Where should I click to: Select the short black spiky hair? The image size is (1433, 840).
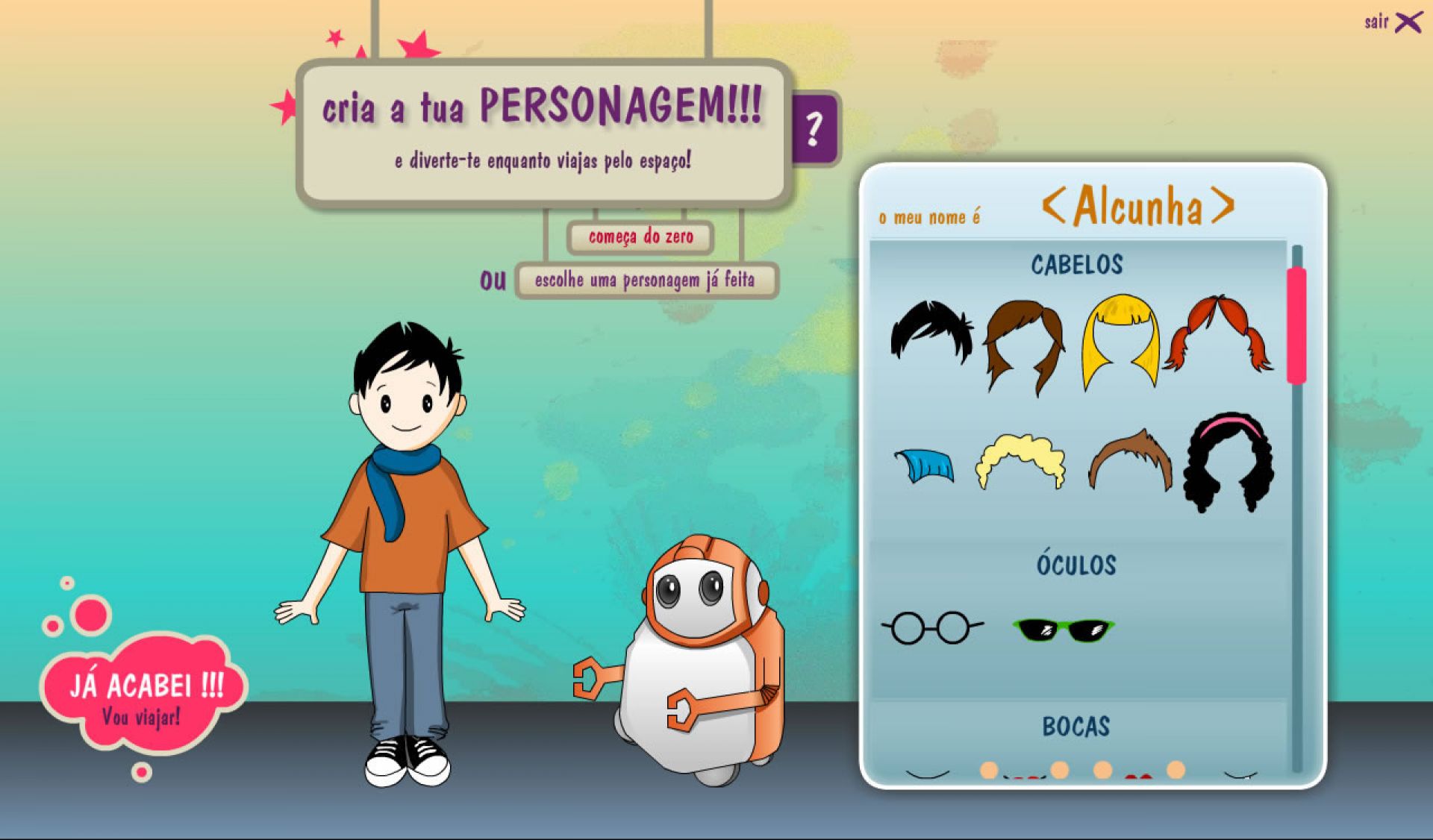click(x=931, y=332)
